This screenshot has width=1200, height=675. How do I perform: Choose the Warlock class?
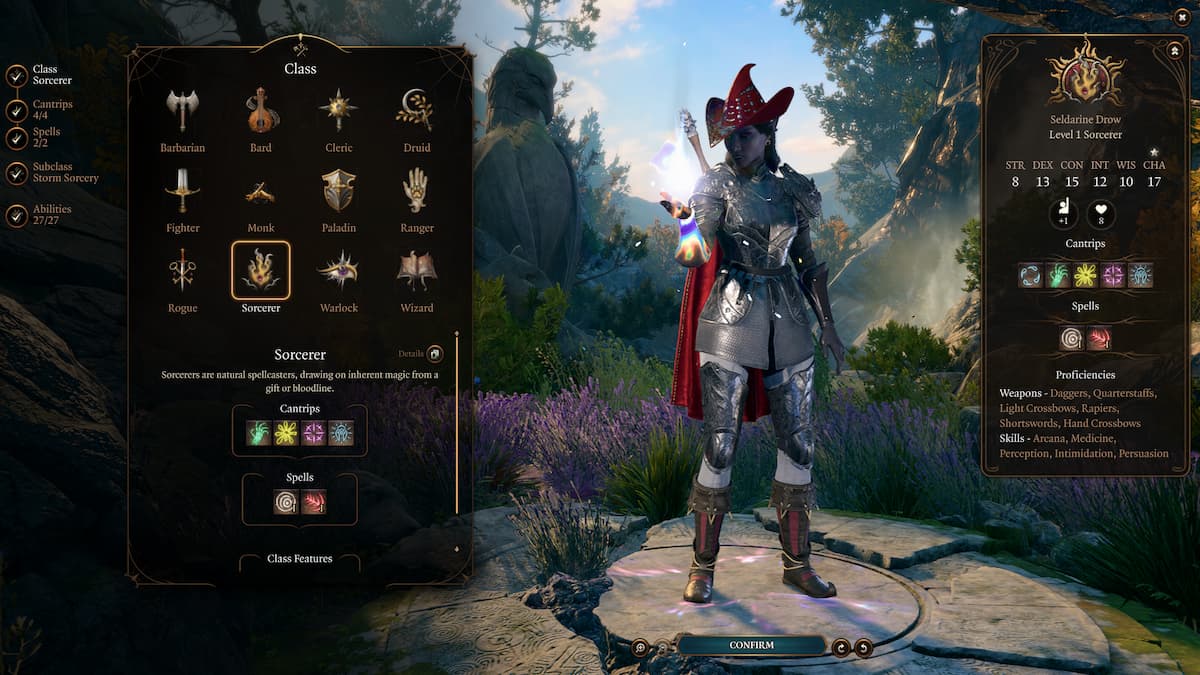pos(338,271)
